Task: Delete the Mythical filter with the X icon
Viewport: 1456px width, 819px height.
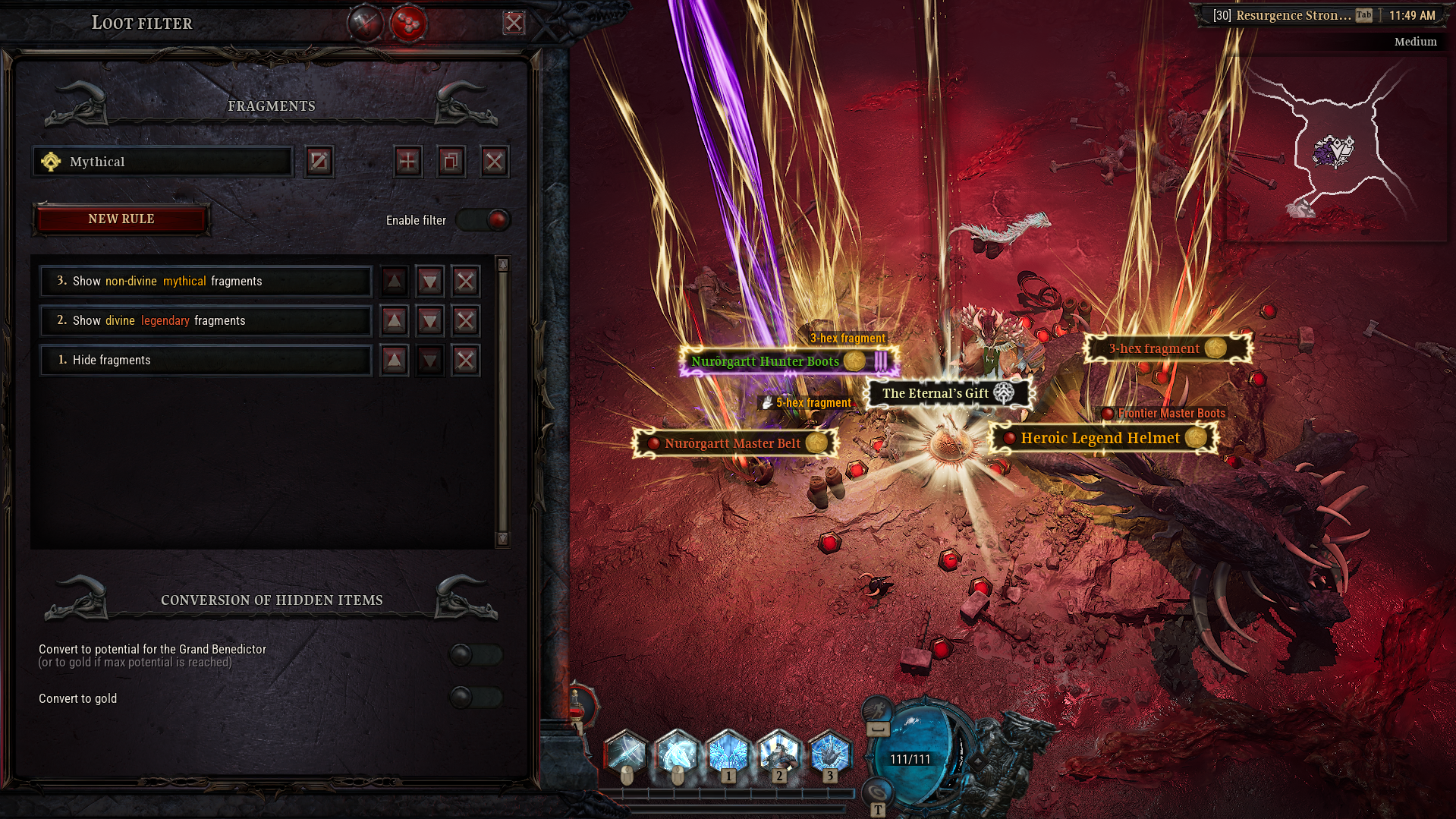Action: [x=494, y=161]
